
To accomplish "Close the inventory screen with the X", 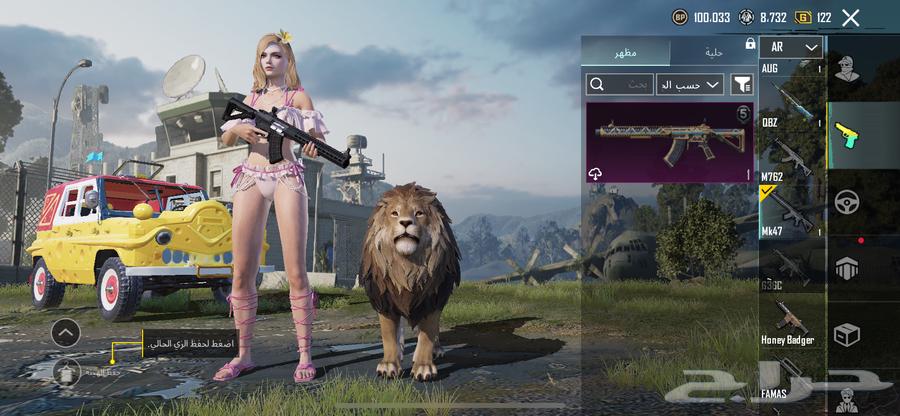I will pos(851,17).
